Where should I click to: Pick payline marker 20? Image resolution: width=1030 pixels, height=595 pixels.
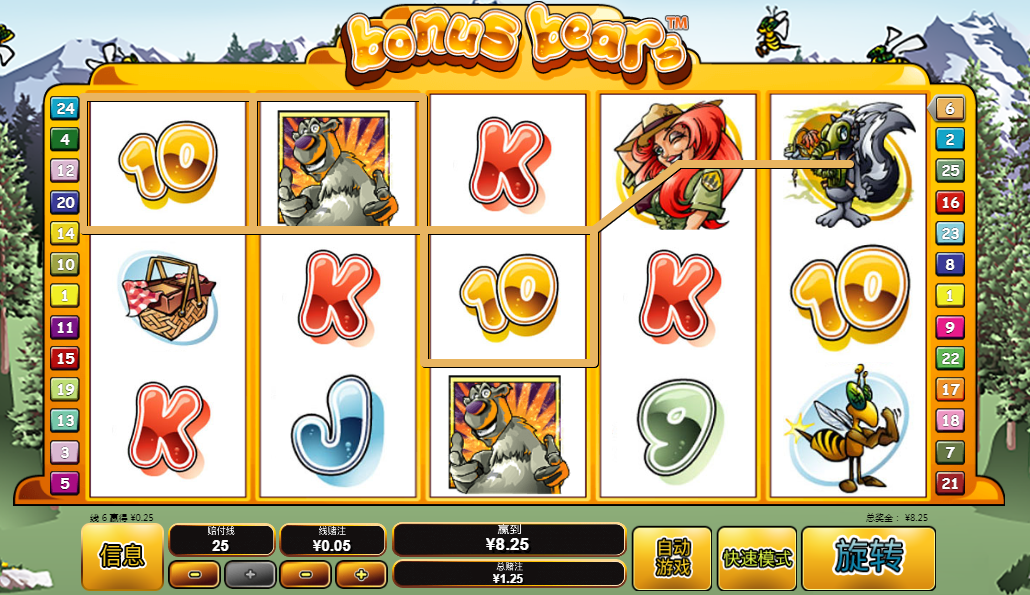pyautogui.click(x=65, y=202)
